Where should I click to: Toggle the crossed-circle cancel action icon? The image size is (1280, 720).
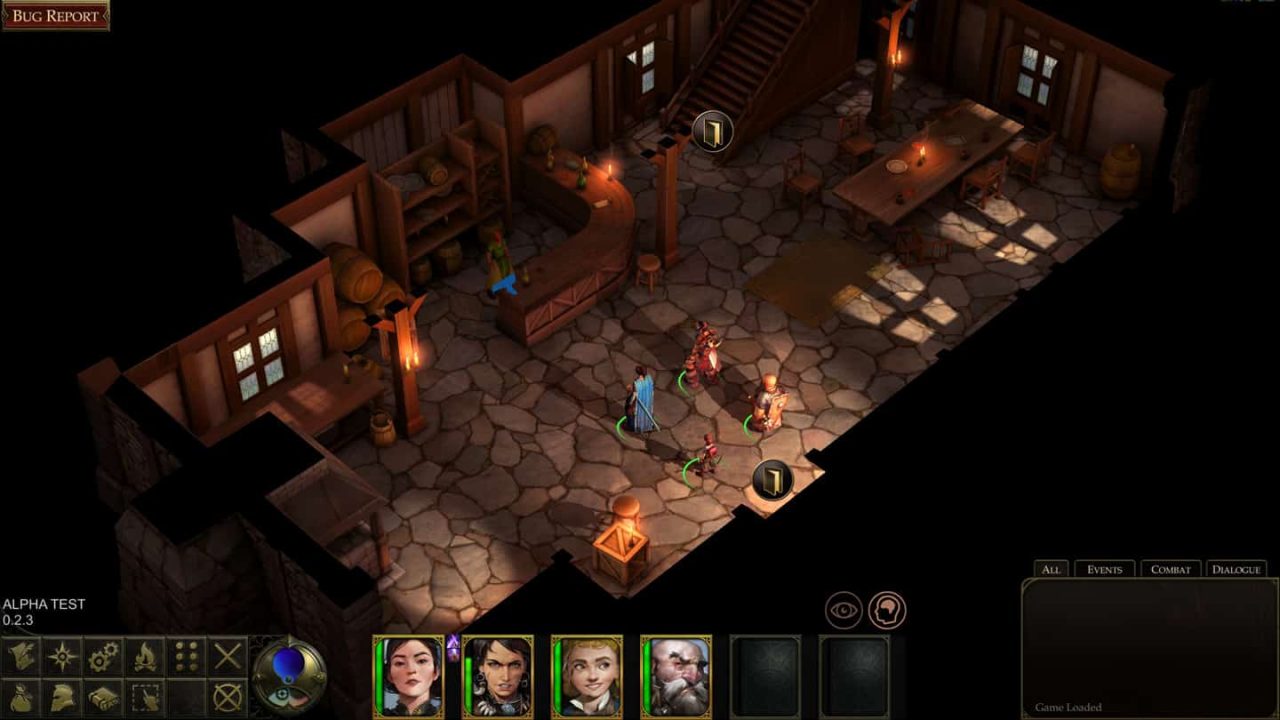pyautogui.click(x=228, y=698)
